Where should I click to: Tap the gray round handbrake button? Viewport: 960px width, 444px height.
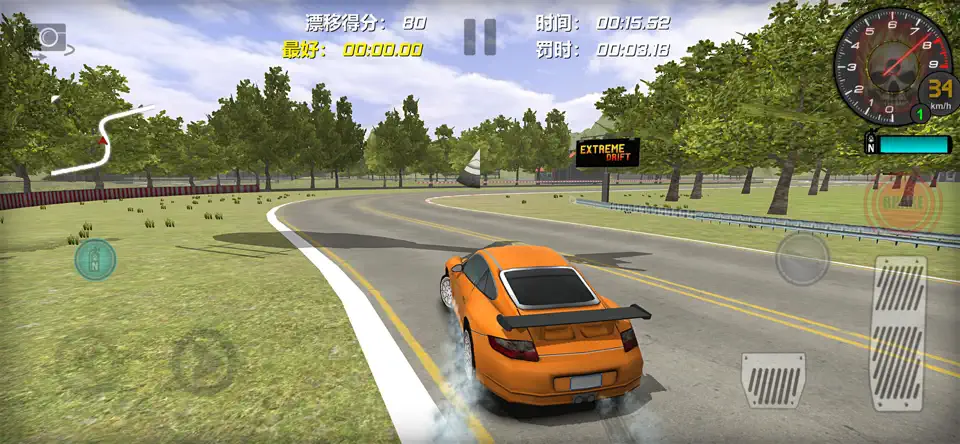pos(802,258)
